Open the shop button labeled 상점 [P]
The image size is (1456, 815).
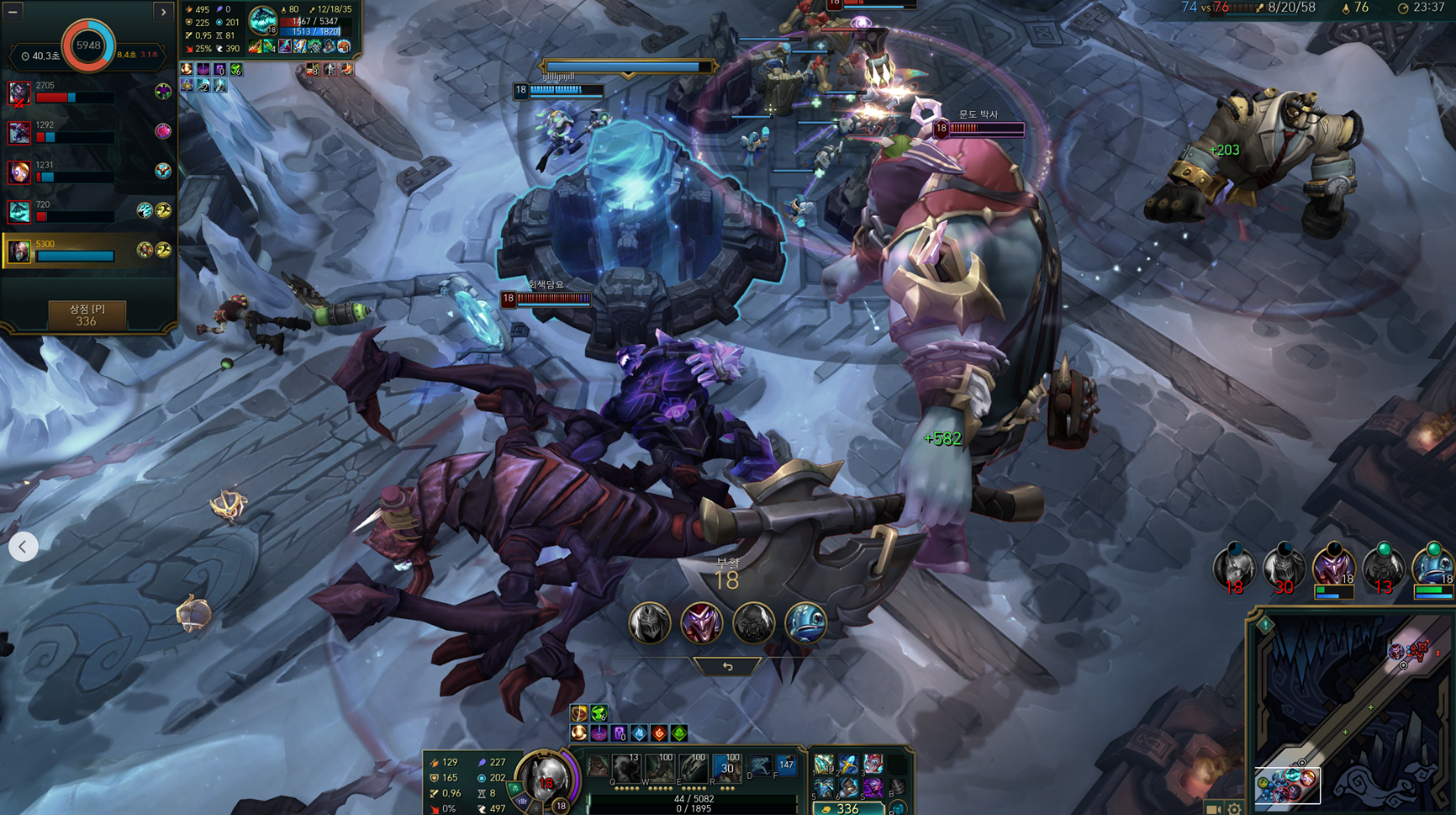(87, 315)
